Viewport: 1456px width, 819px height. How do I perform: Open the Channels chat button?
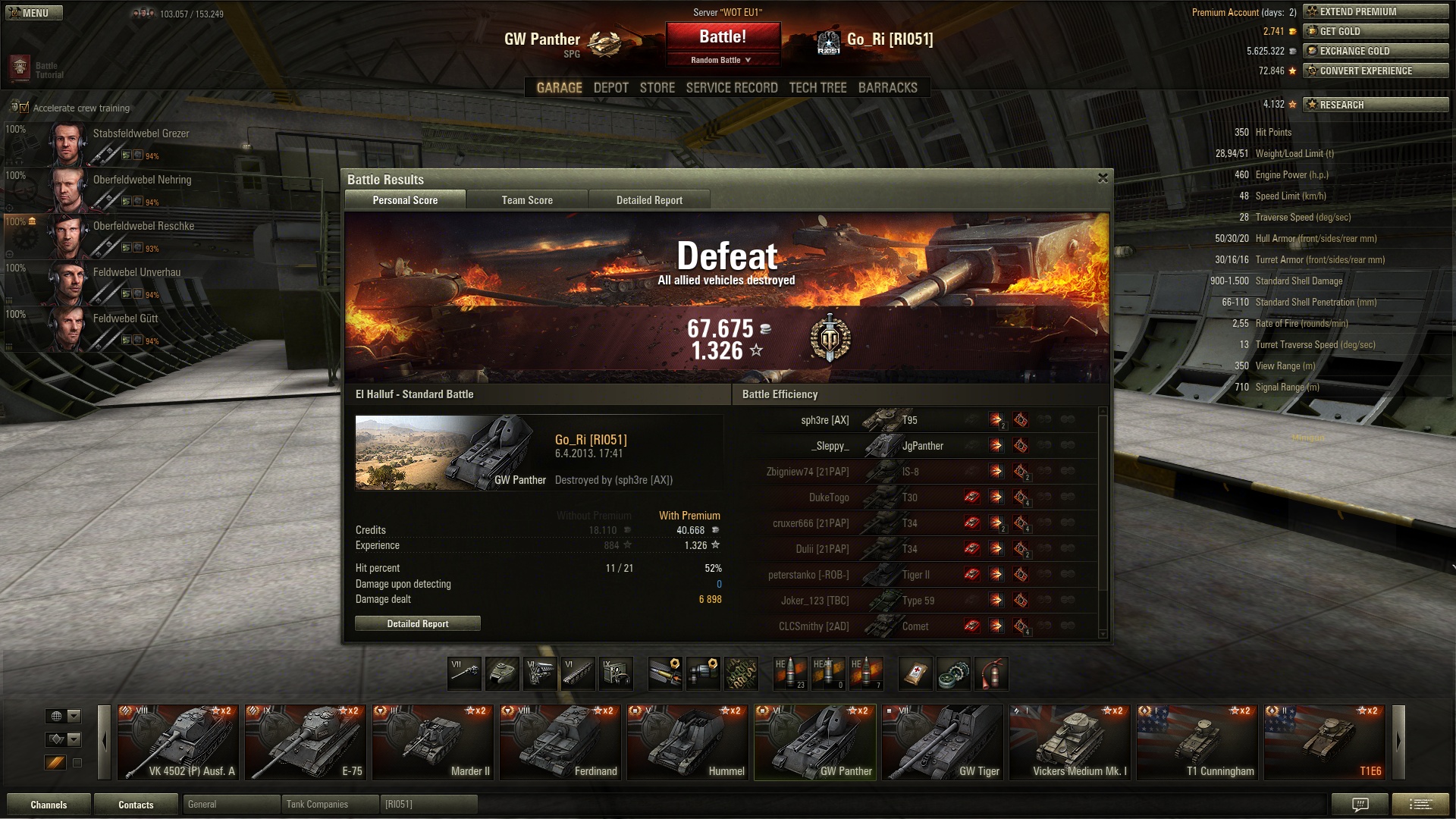pyautogui.click(x=49, y=805)
